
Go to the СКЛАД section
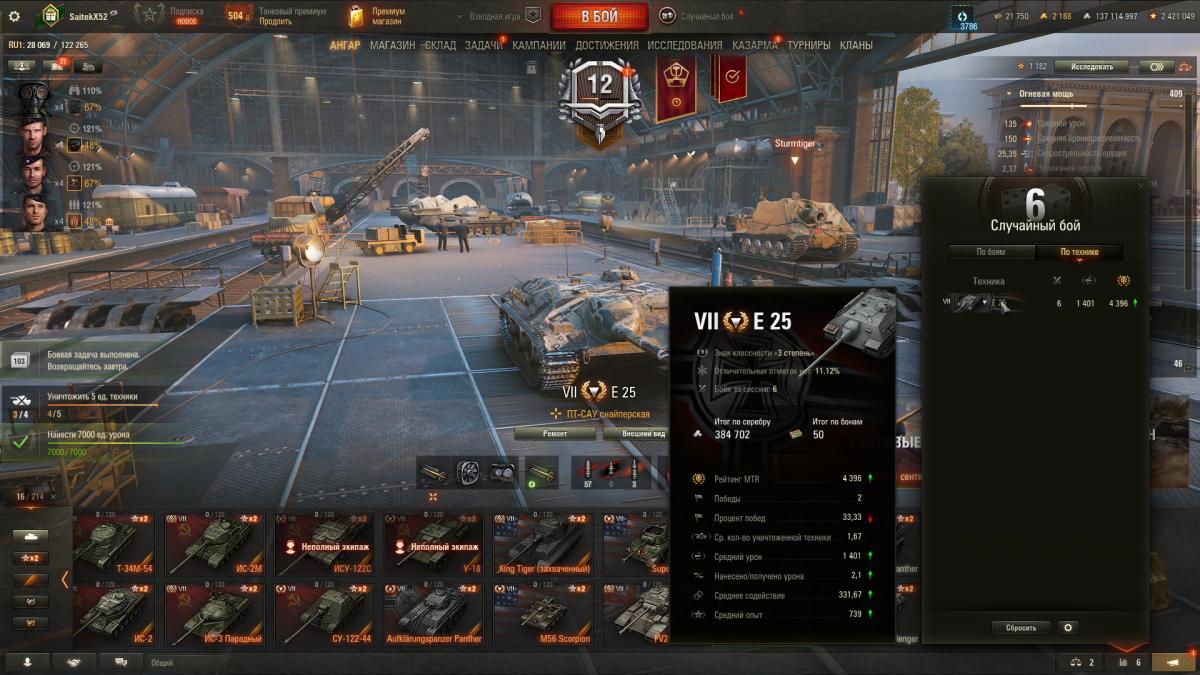(x=440, y=45)
